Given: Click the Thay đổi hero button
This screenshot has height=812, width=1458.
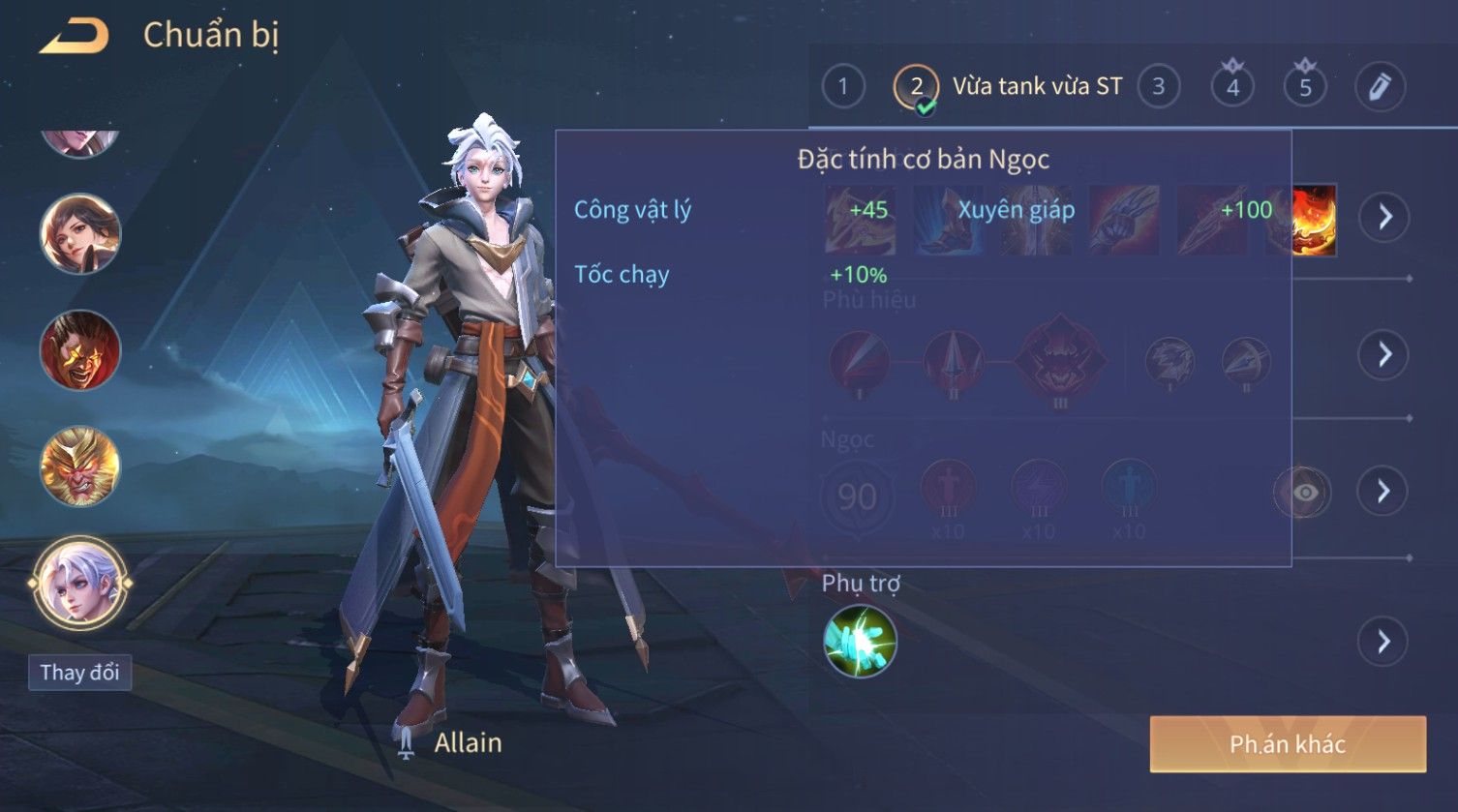Looking at the screenshot, I should 79,673.
